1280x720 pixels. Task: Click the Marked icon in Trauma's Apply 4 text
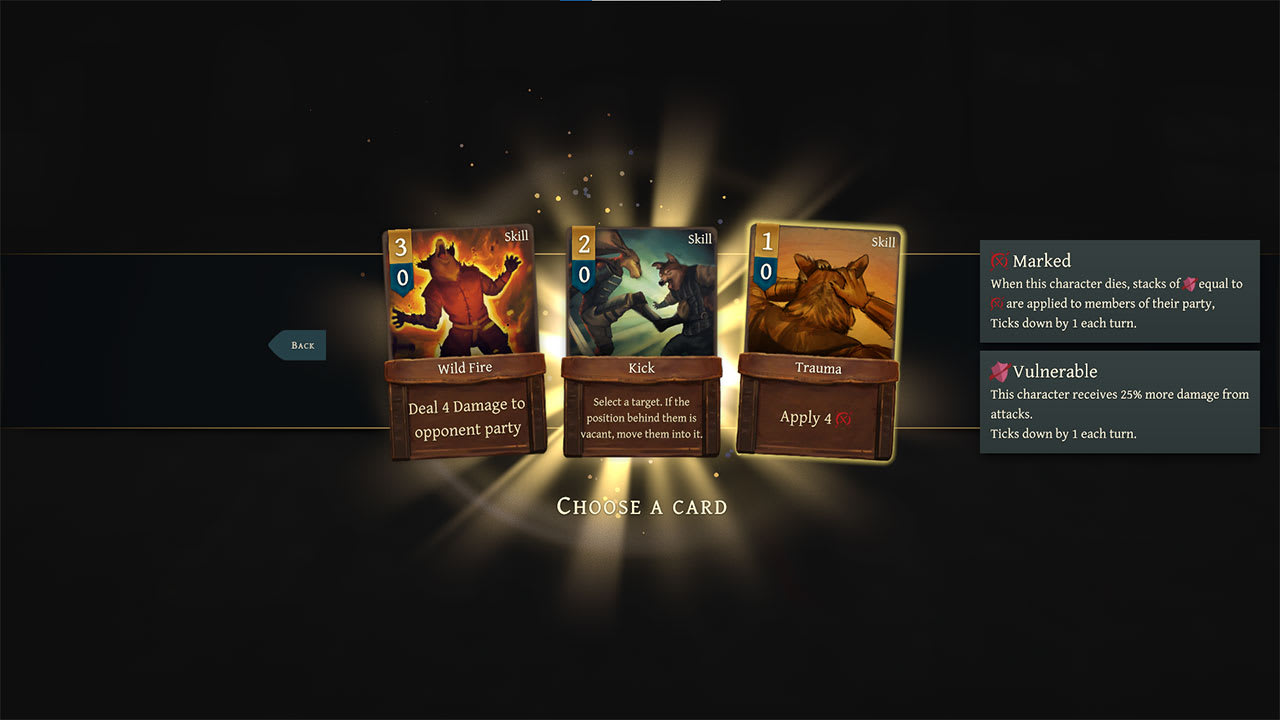843,418
